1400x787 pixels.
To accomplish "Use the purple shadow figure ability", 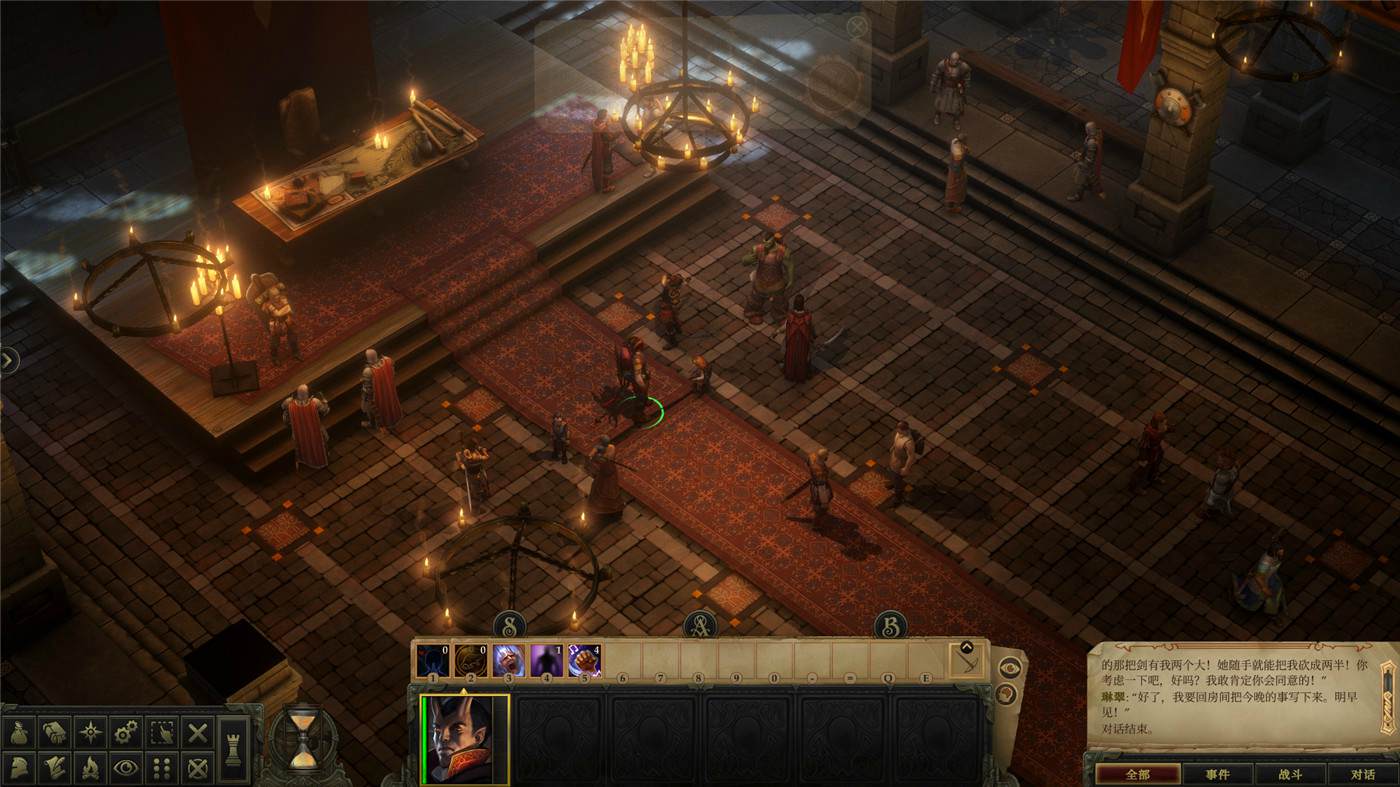I will point(546,660).
